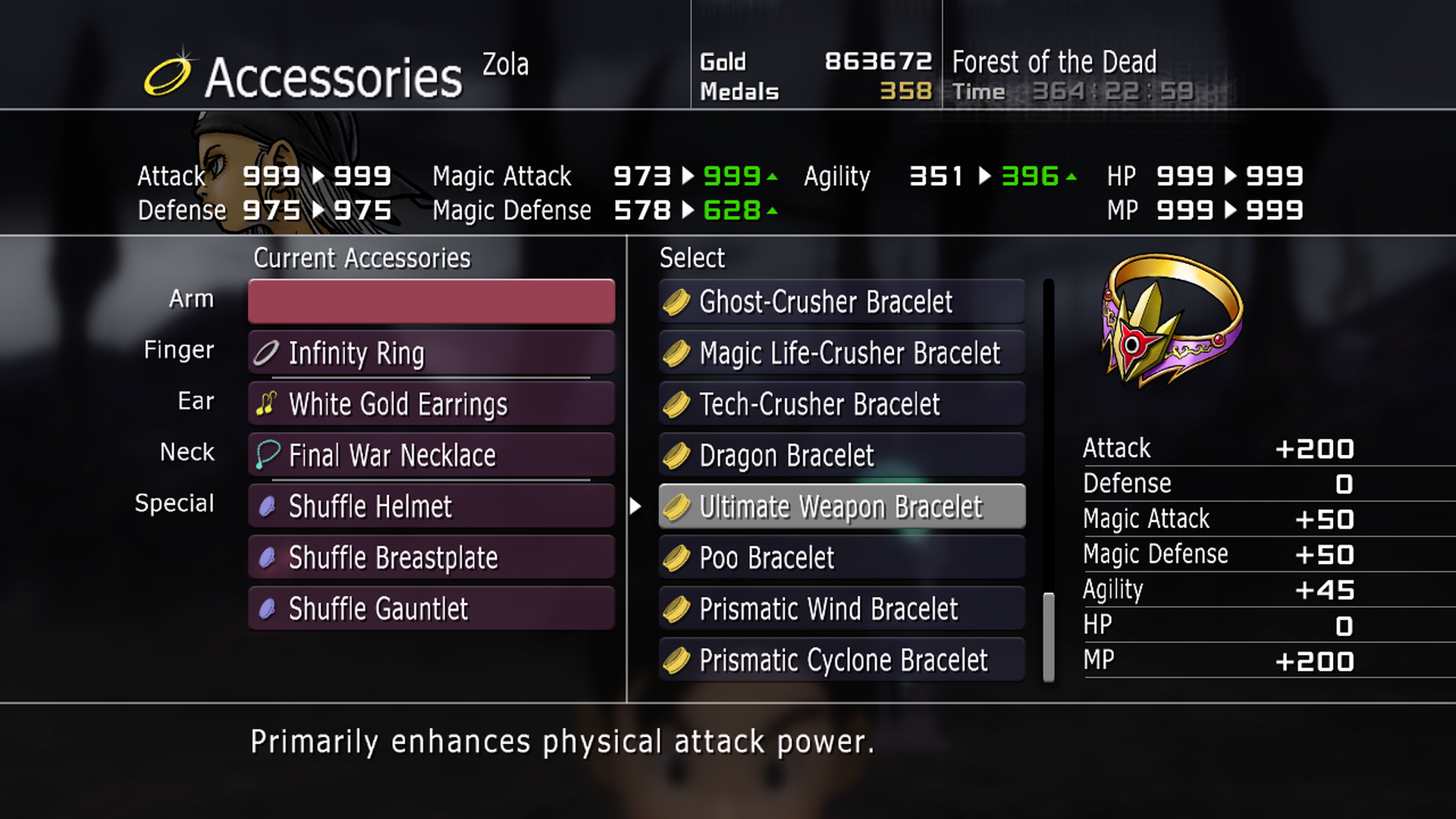Equip the Ultimate Weapon Bracelet

point(842,507)
